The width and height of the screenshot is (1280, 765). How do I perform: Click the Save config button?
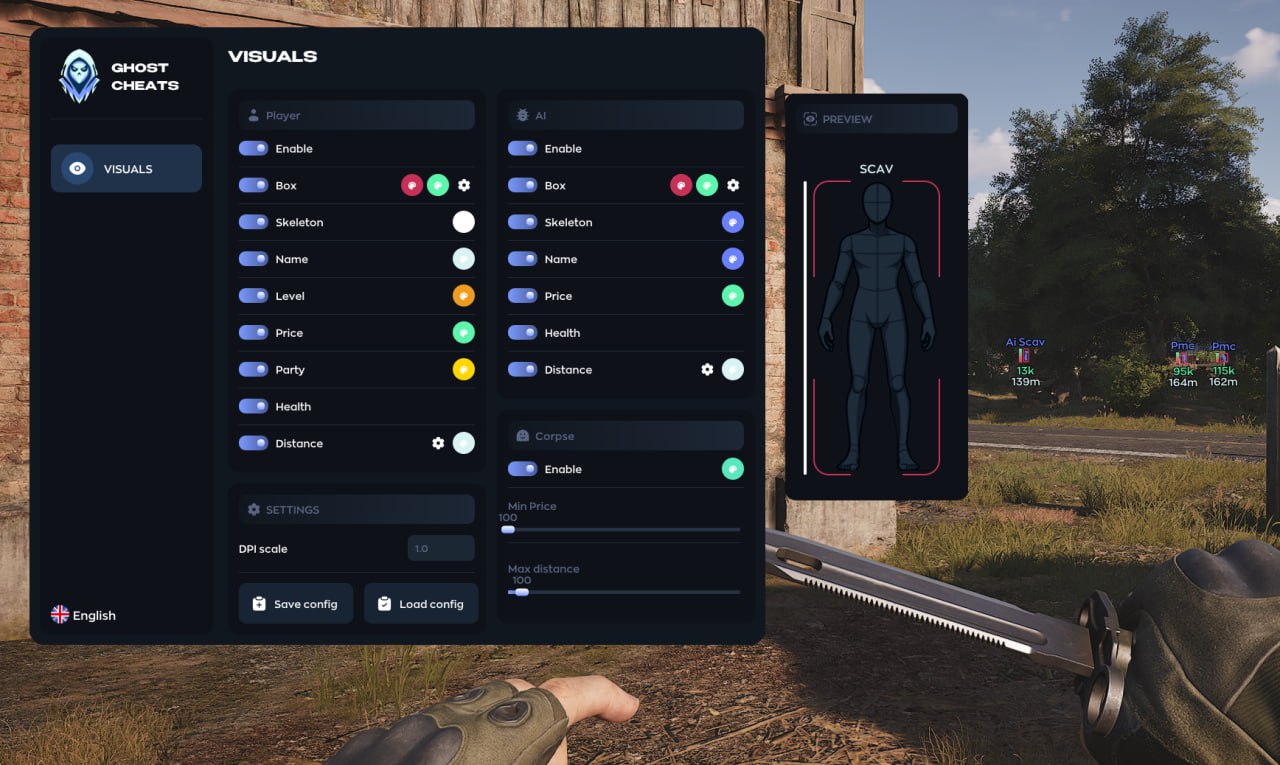pos(295,603)
